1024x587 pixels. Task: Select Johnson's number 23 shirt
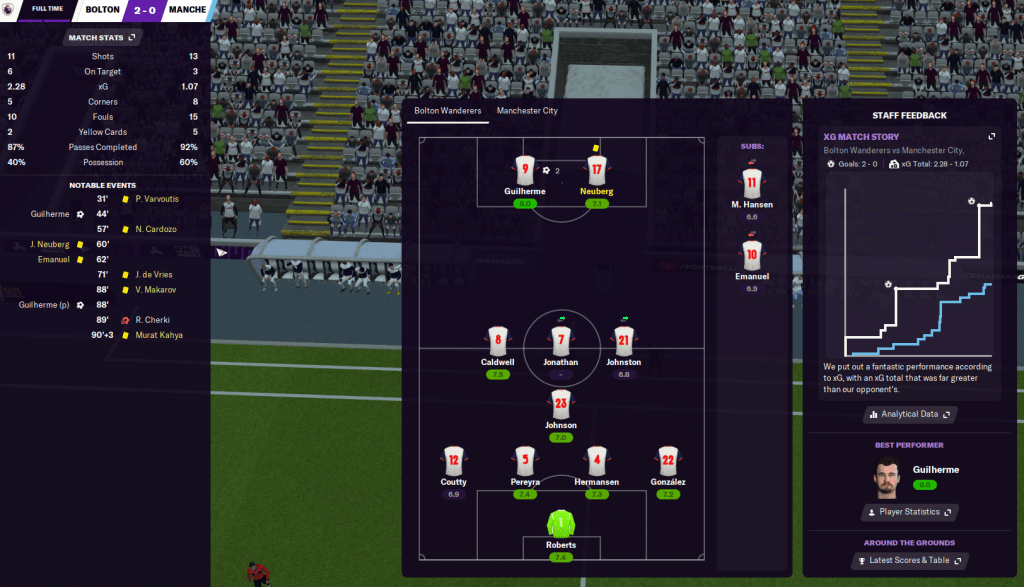point(561,404)
